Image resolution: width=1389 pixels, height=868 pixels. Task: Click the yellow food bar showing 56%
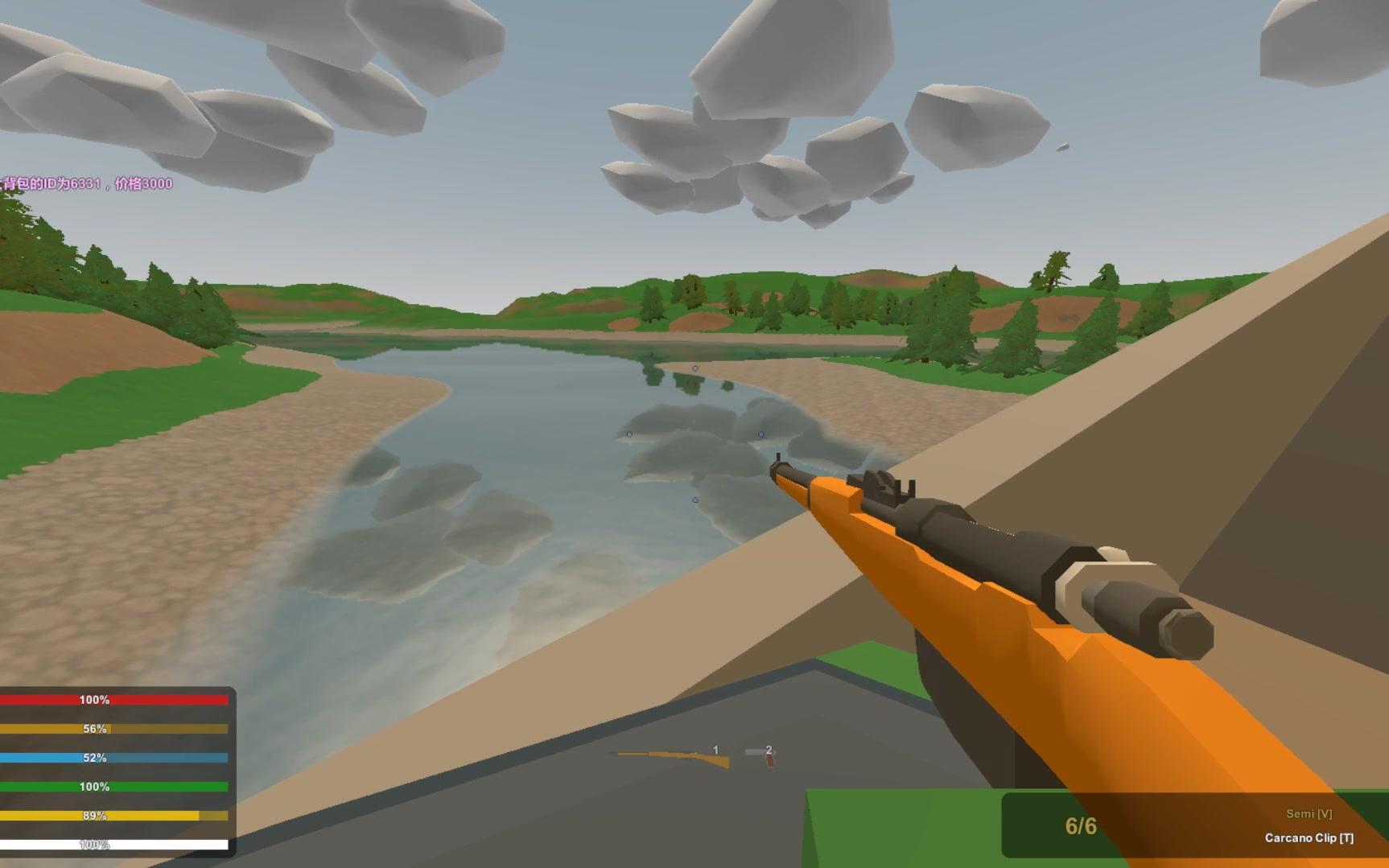[113, 729]
